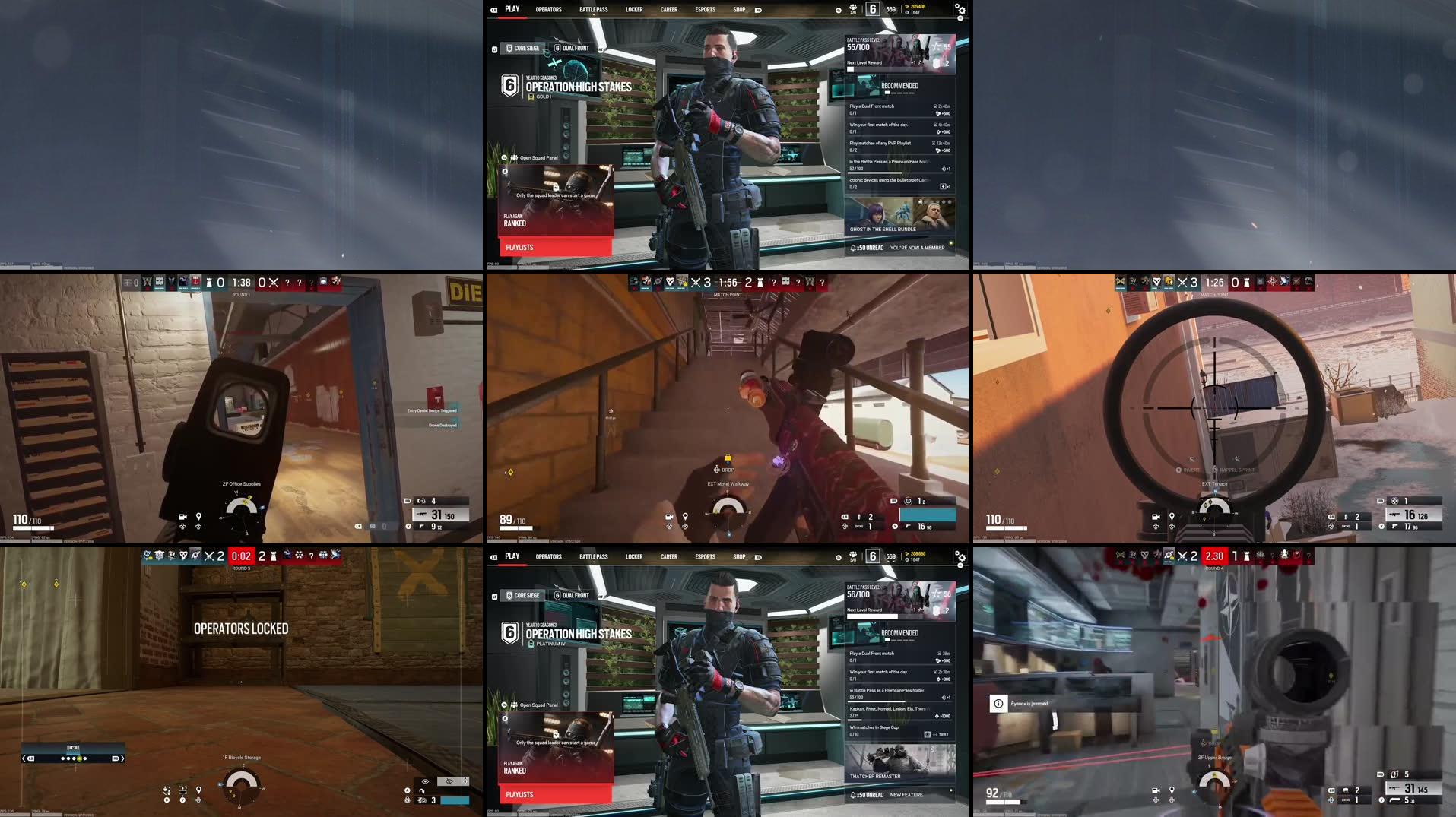Expand the Win matches in Siege Cup challenge
The height and width of the screenshot is (817, 1456).
(874, 728)
